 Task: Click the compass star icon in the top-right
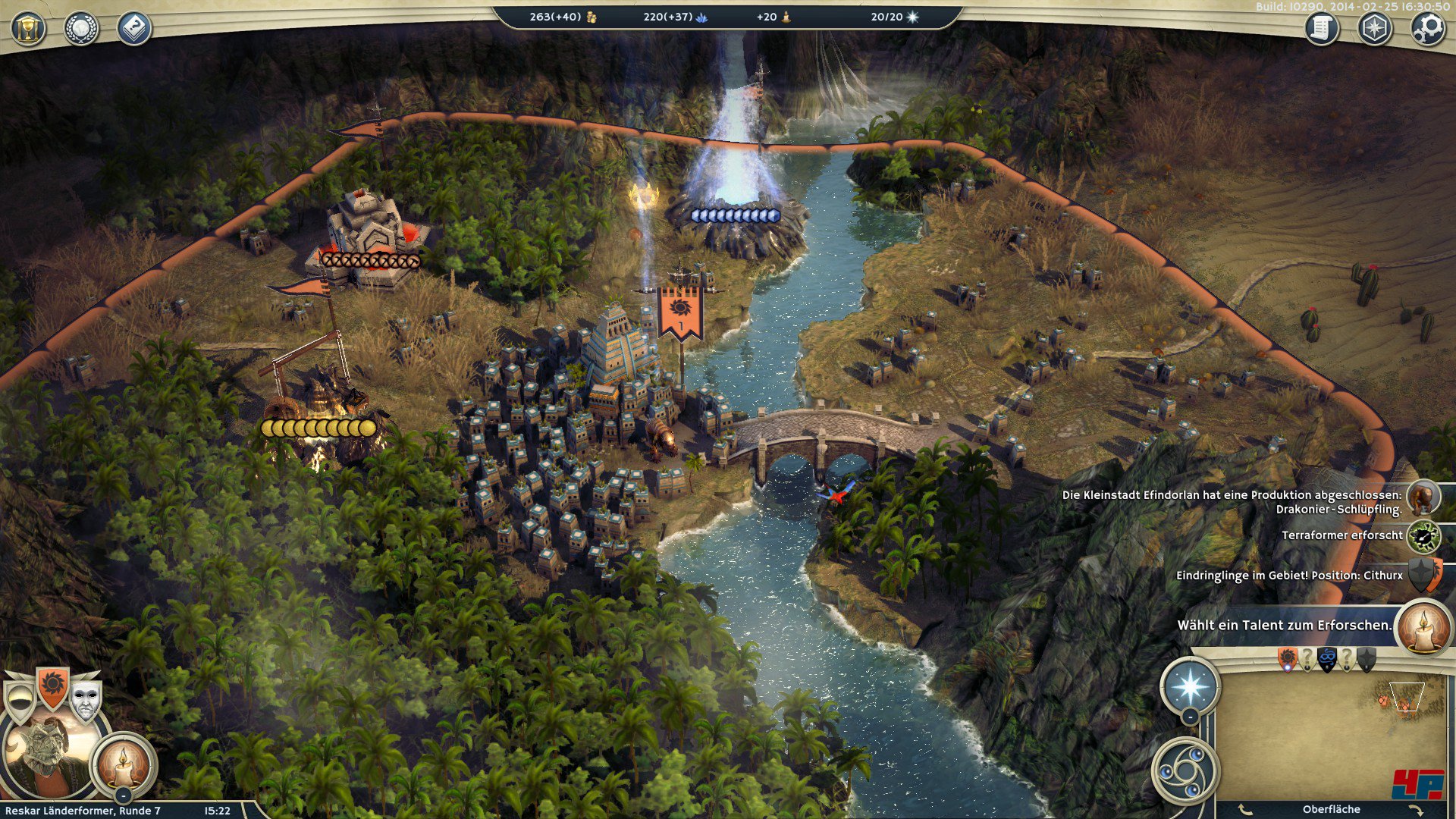(1374, 29)
